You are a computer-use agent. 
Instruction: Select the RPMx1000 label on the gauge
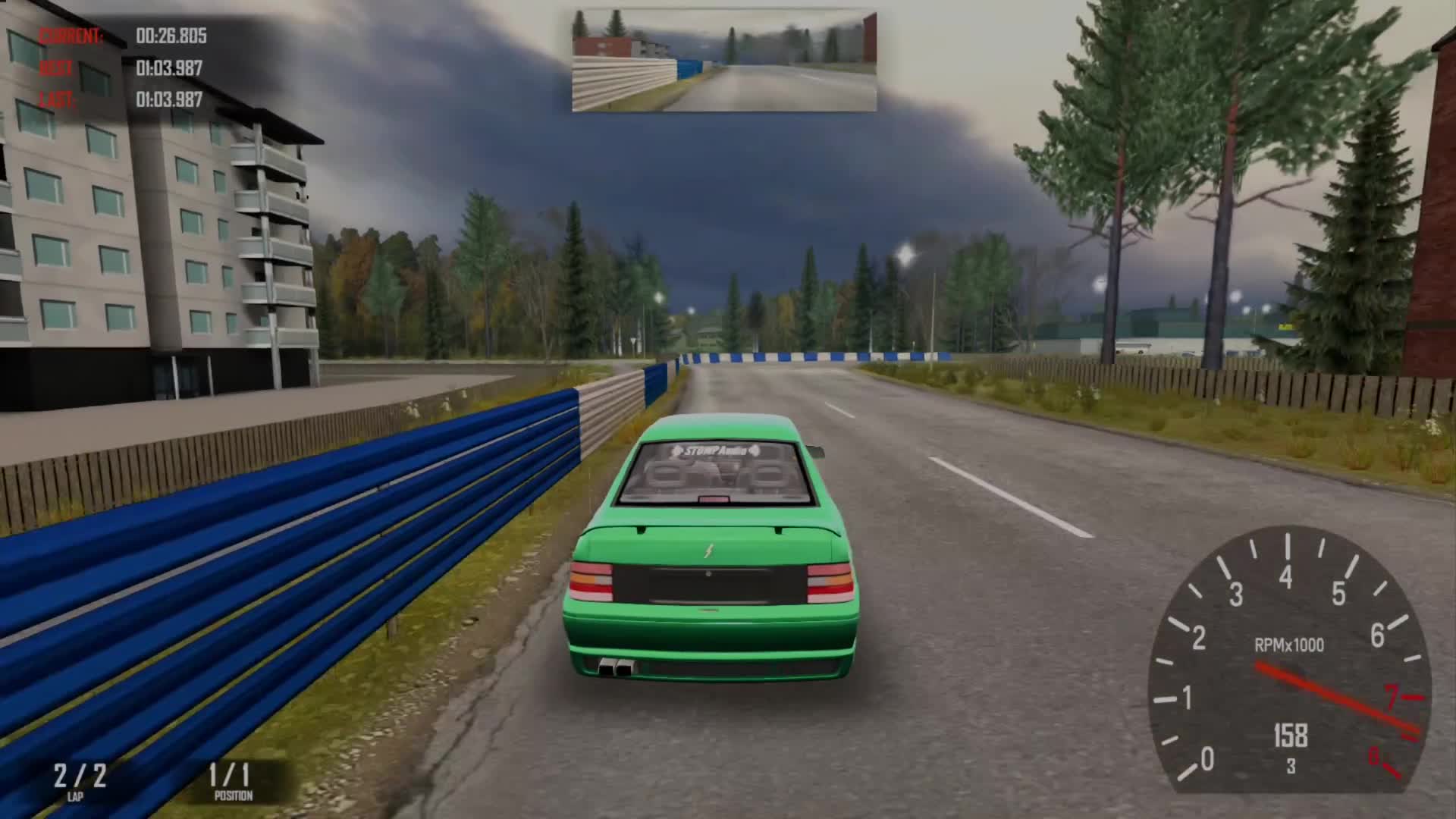pyautogui.click(x=1289, y=645)
